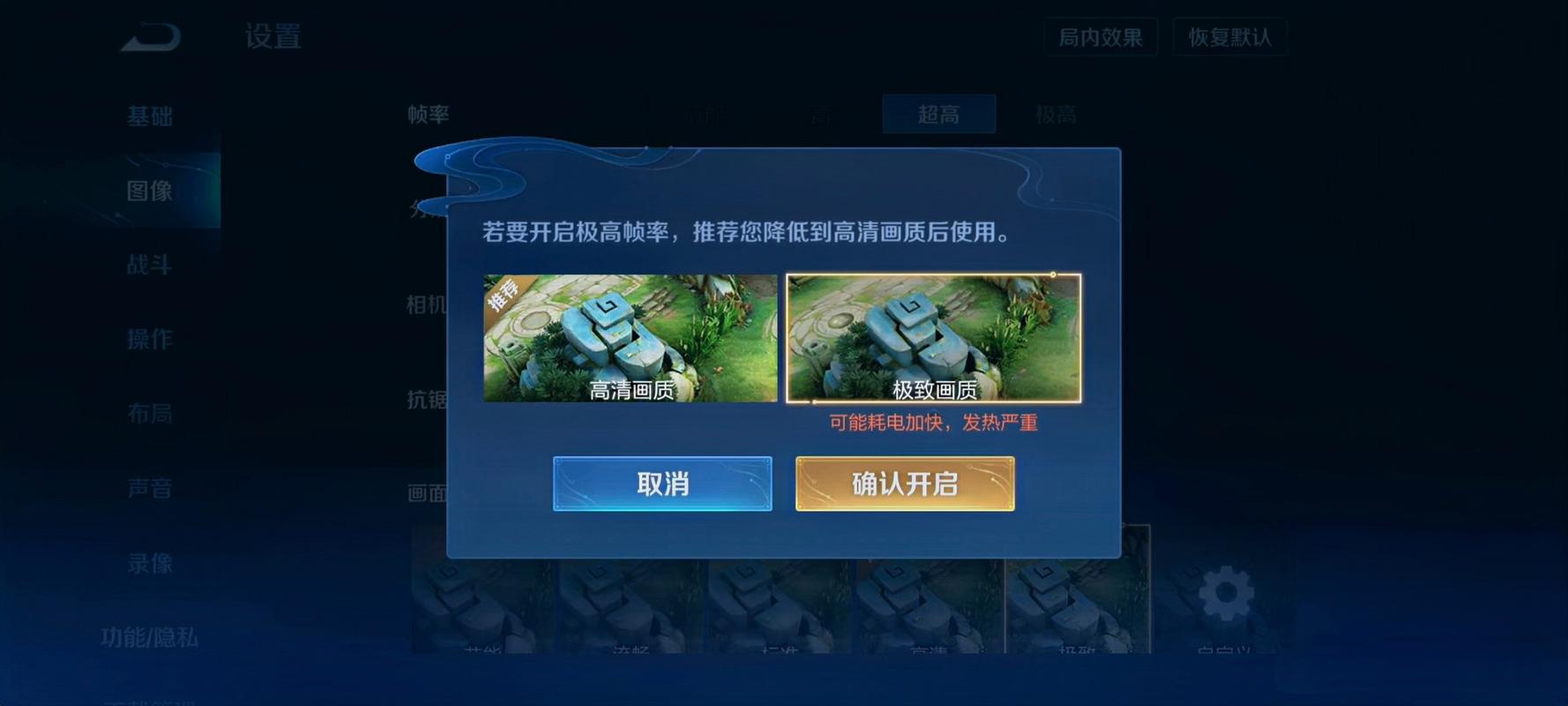The height and width of the screenshot is (706, 1568).
Task: Click 恢复默认 to restore default settings
Action: point(1229,37)
